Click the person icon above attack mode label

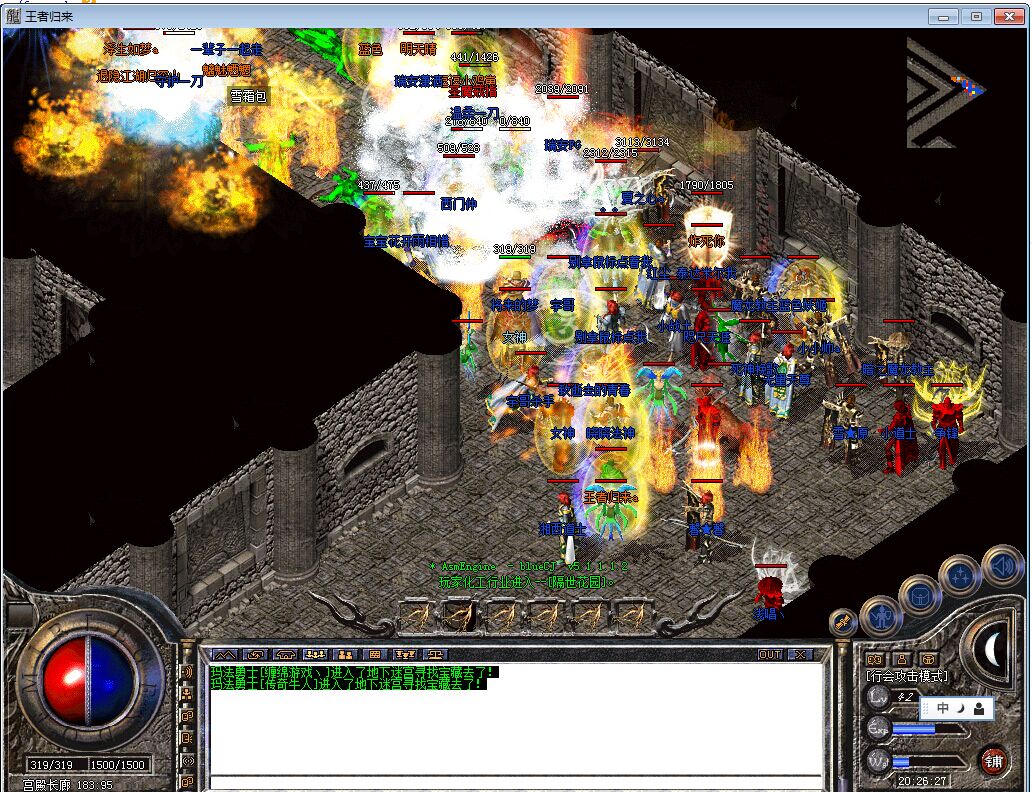tap(902, 659)
